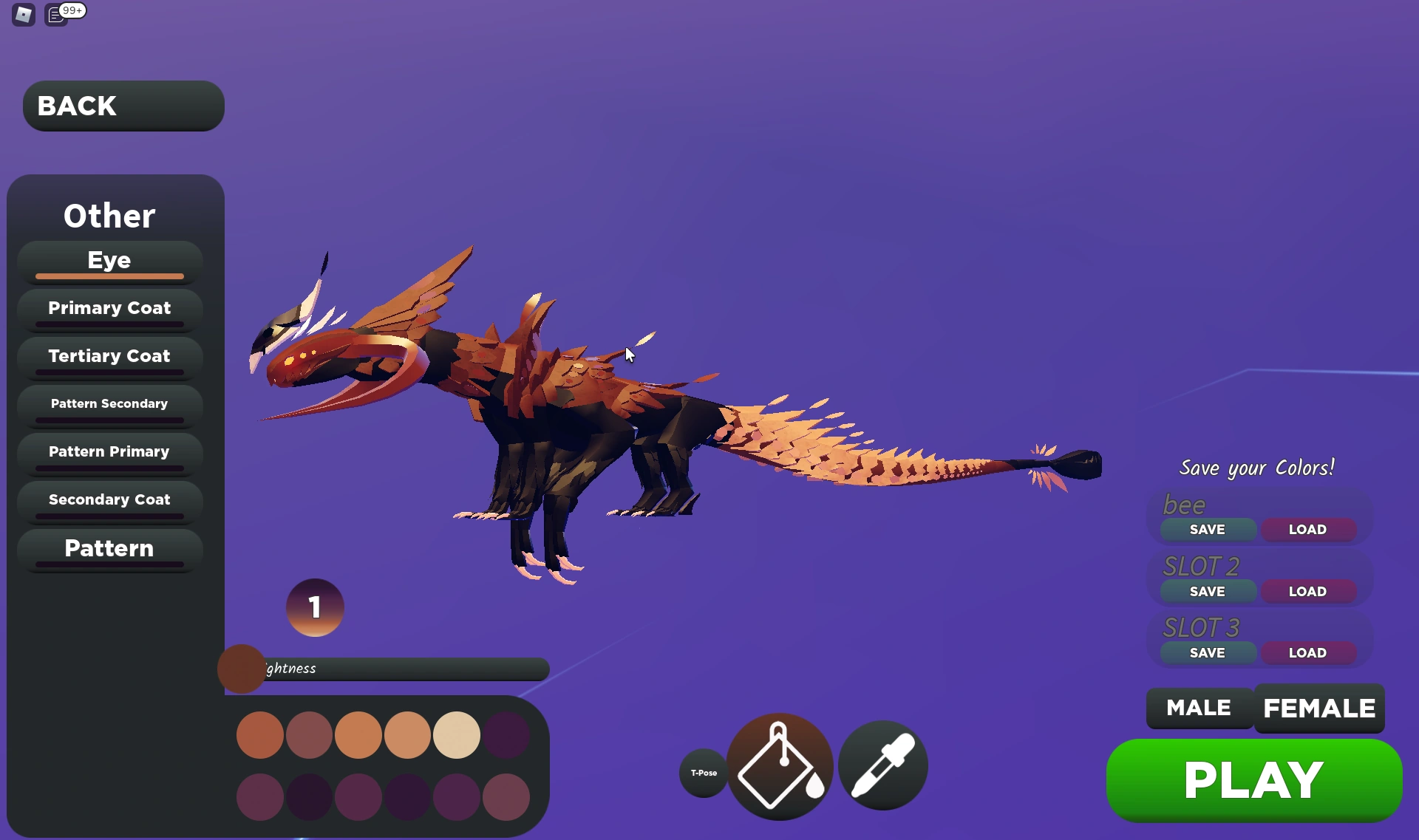Load the saved colors named bee
Viewport: 1419px width, 840px height.
pyautogui.click(x=1308, y=529)
